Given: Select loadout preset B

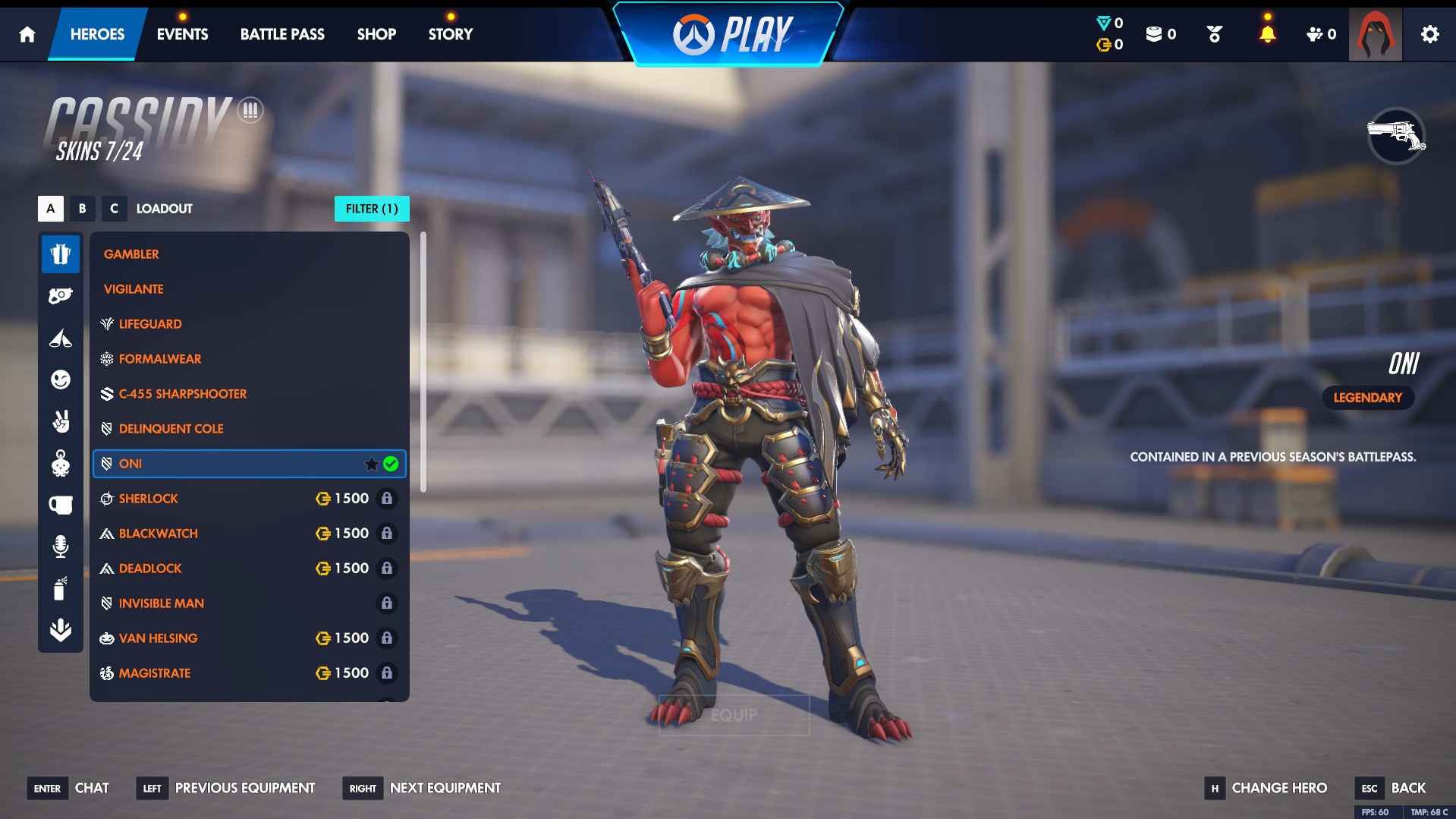Looking at the screenshot, I should pyautogui.click(x=82, y=209).
